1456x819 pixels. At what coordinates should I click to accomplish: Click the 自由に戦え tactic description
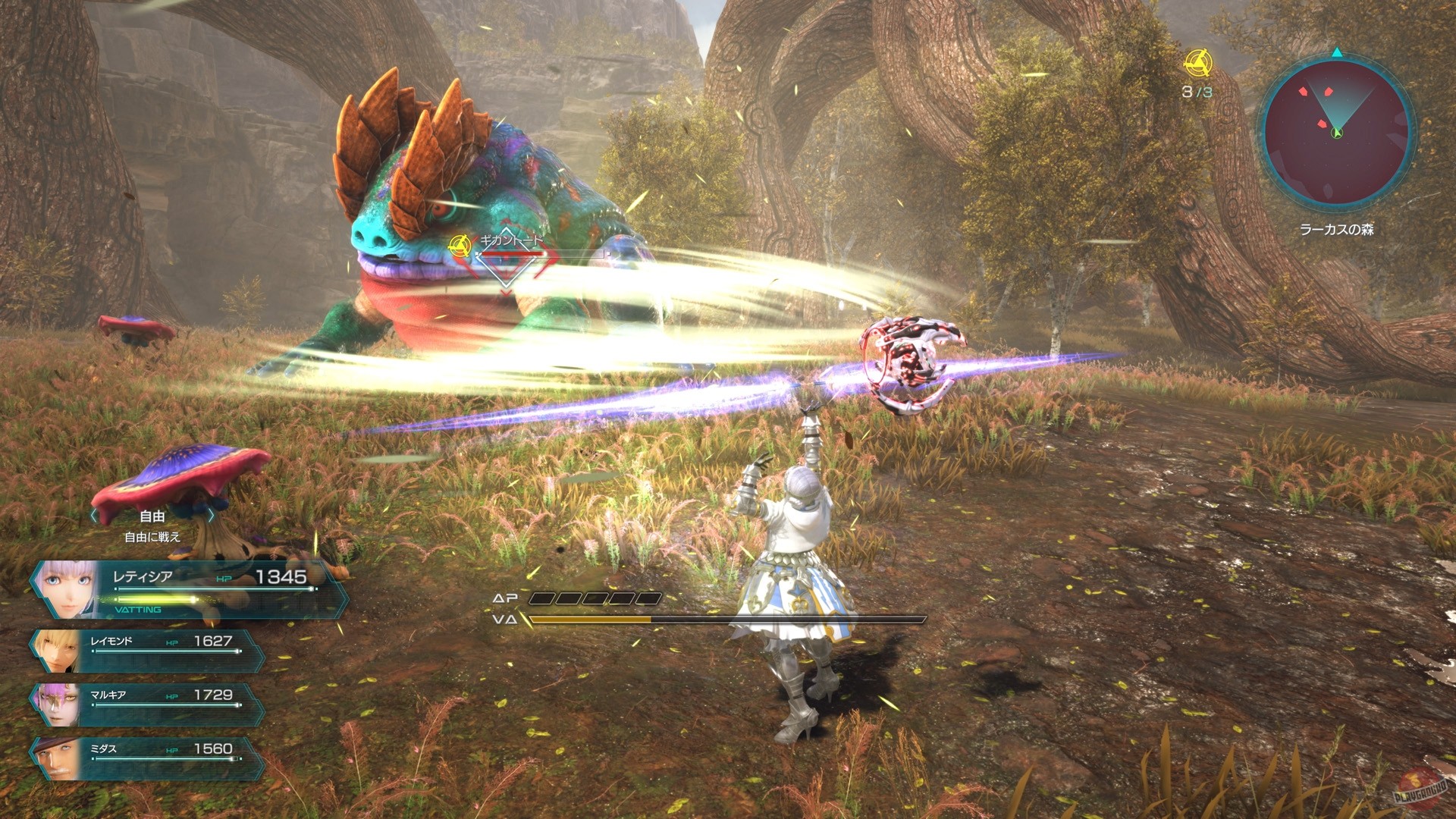[x=152, y=536]
